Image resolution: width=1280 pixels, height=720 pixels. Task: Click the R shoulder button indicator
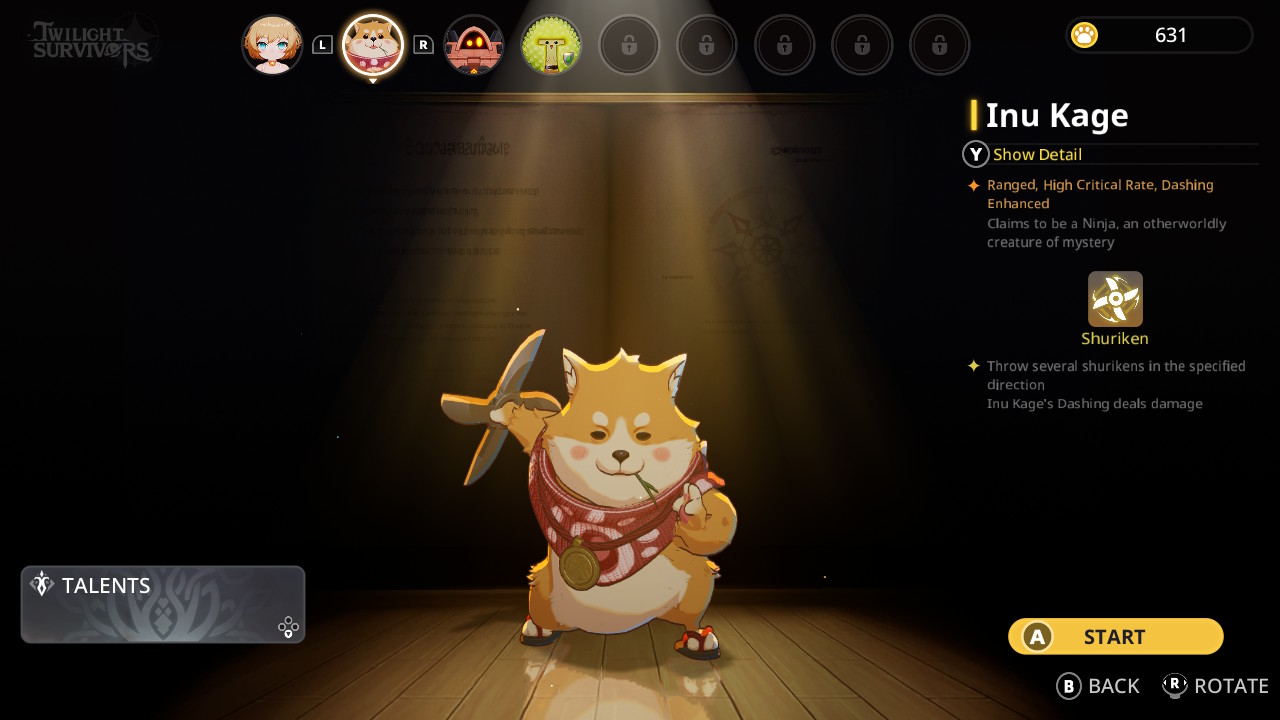pyautogui.click(x=424, y=44)
